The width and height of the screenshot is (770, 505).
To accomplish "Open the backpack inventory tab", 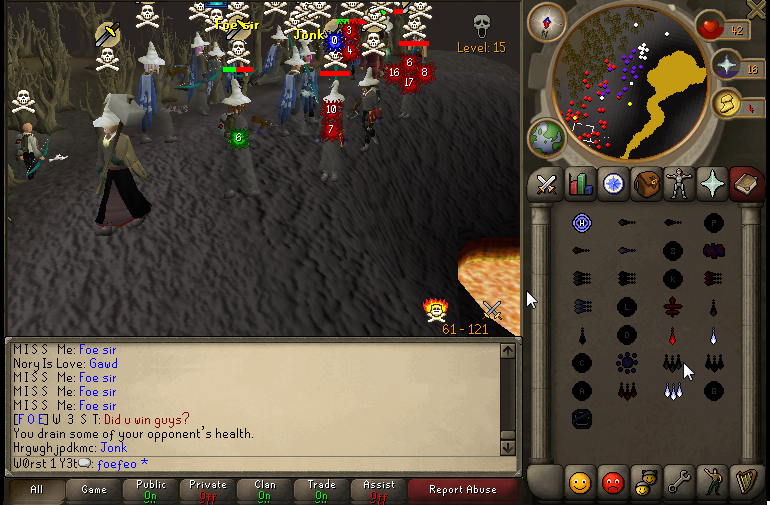I will pyautogui.click(x=646, y=184).
